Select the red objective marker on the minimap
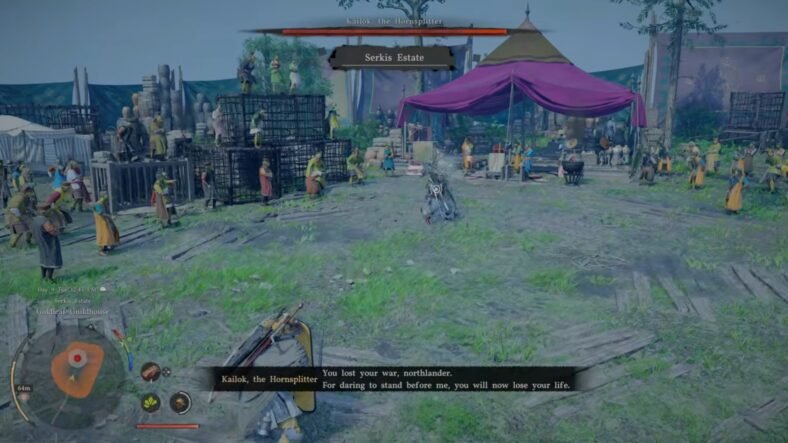Viewport: 788px width, 443px height. pos(76,357)
